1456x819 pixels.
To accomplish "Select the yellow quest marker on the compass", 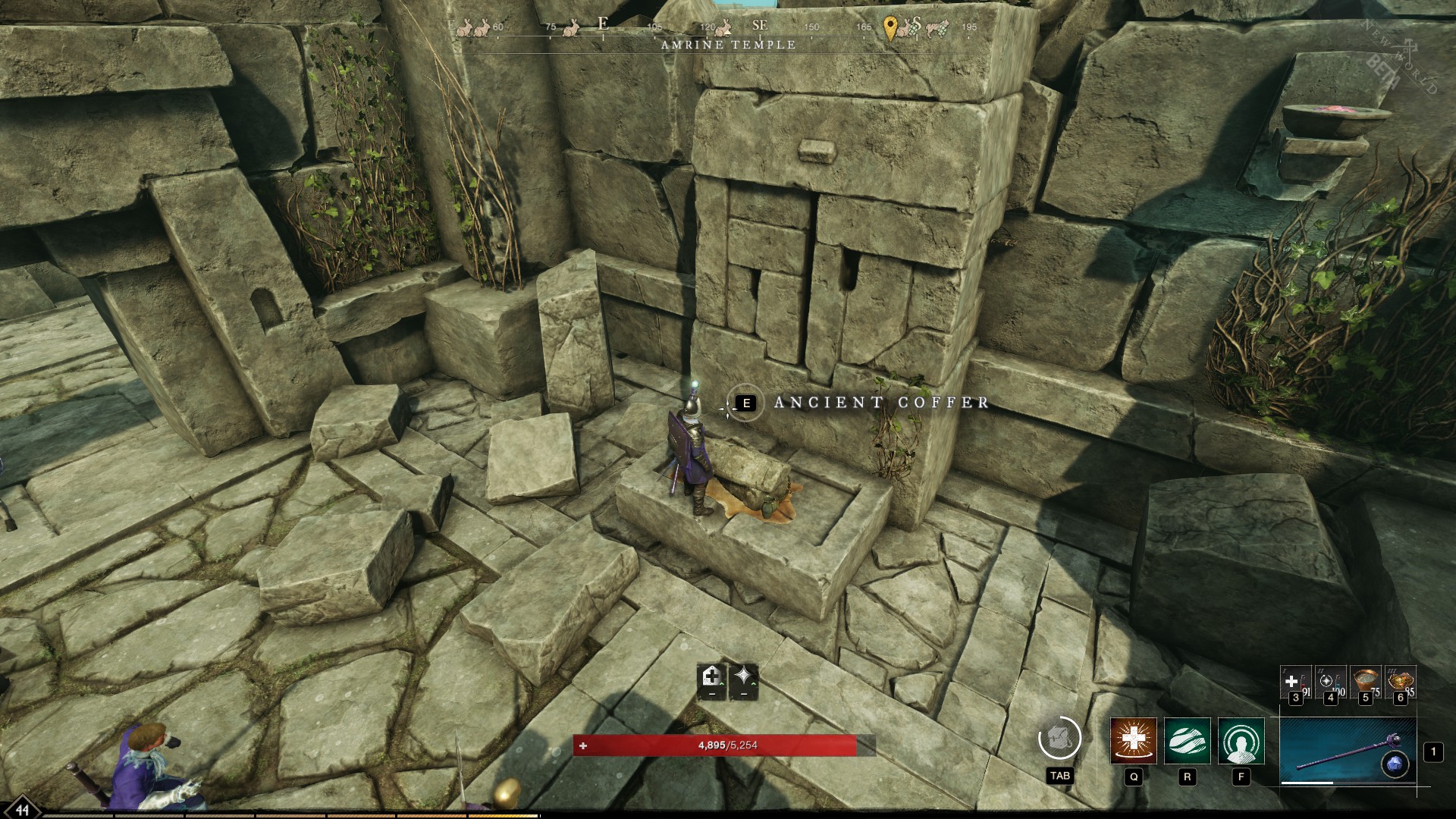I will (x=890, y=28).
